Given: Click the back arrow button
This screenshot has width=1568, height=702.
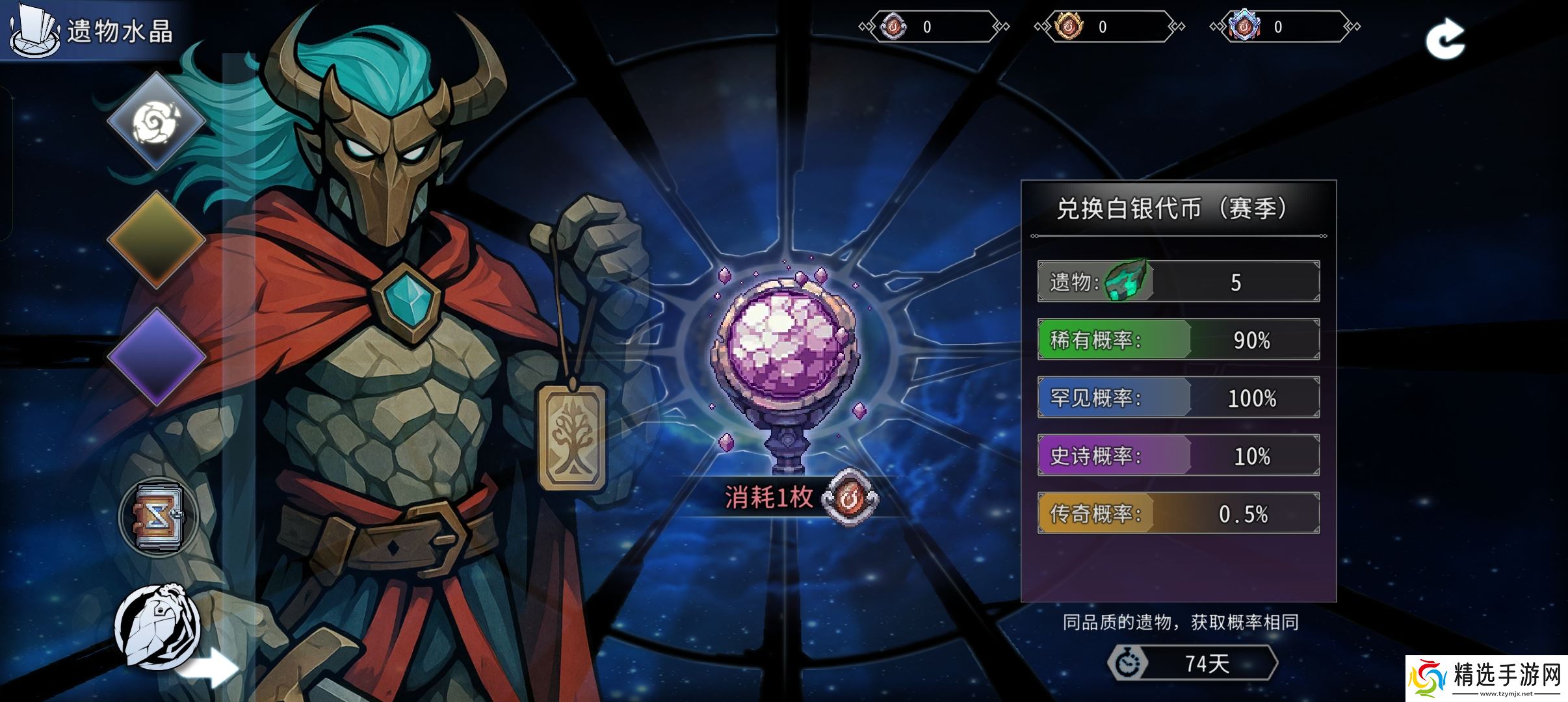Looking at the screenshot, I should coord(1444,39).
